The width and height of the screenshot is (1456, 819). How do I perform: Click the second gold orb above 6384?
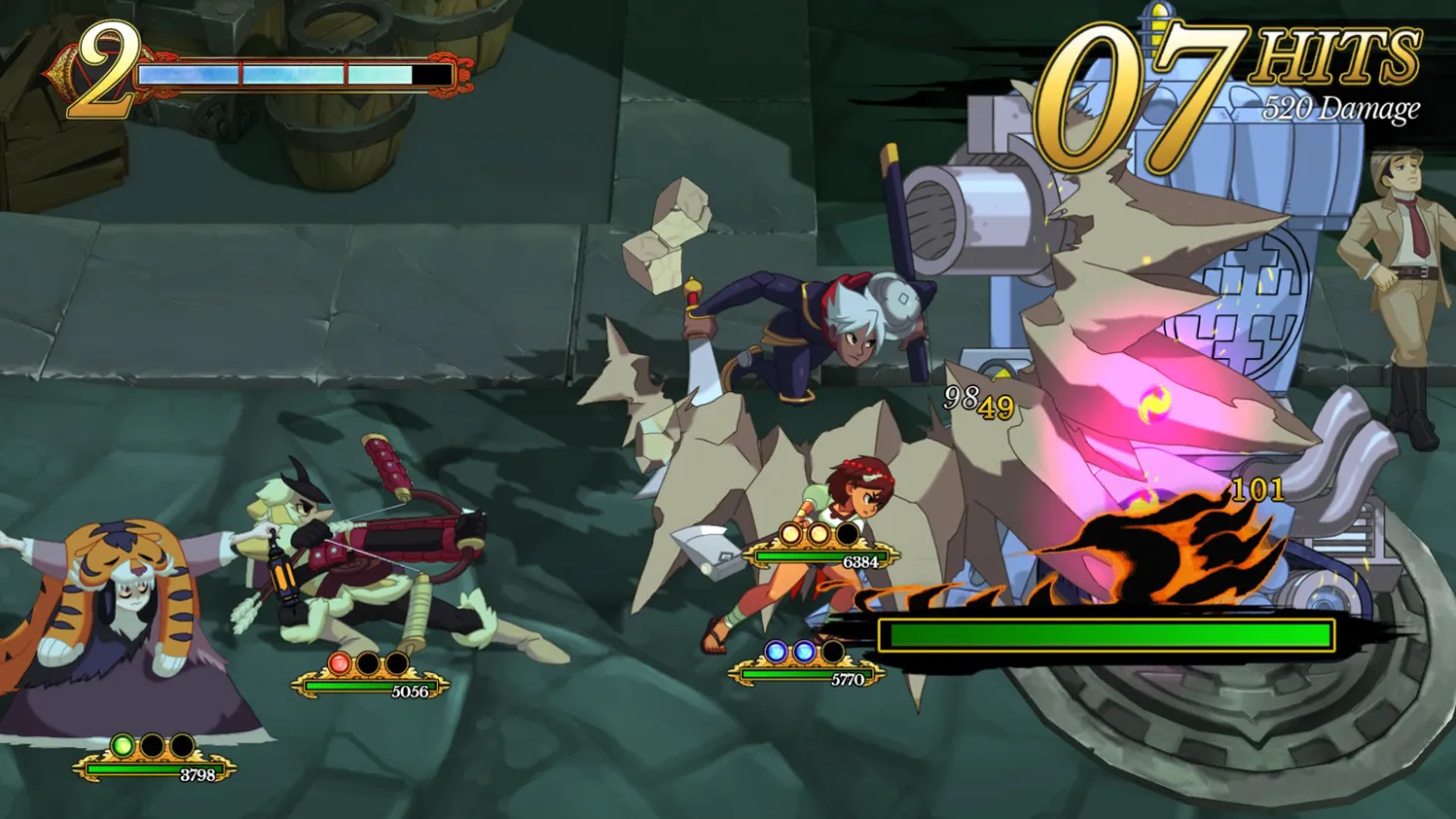click(818, 534)
